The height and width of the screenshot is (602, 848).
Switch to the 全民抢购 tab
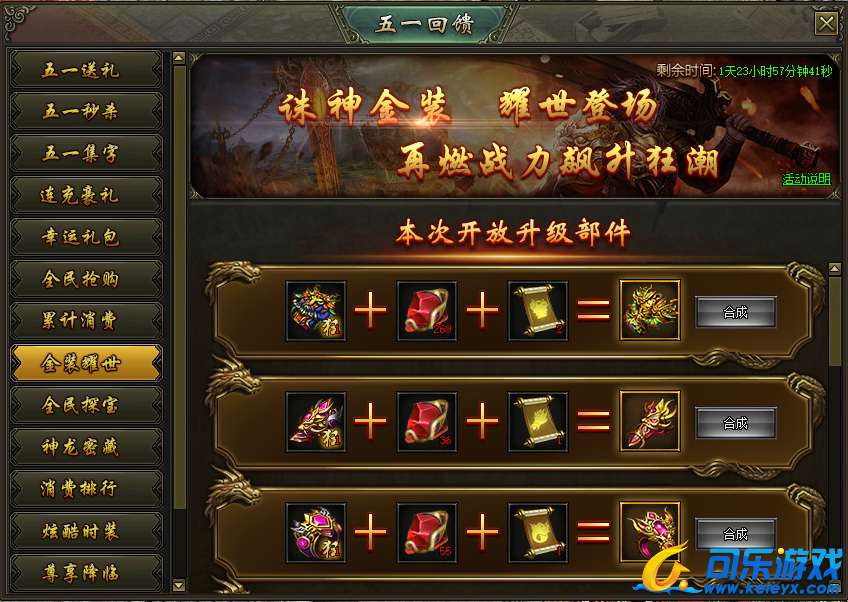86,280
